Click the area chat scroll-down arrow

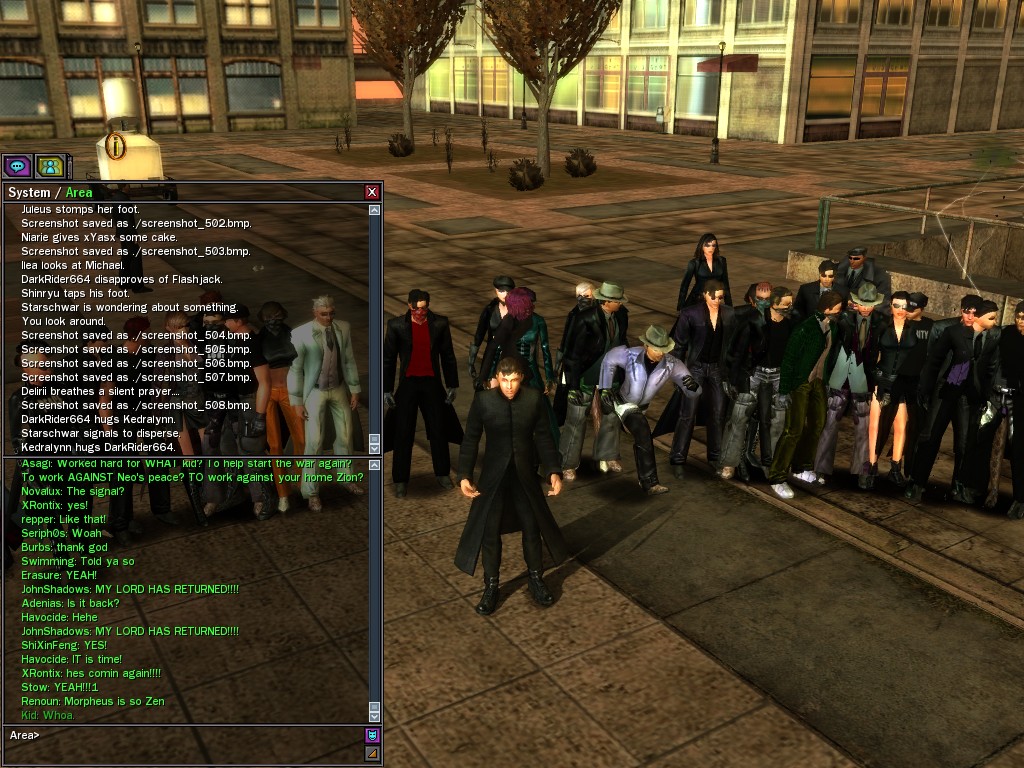tap(375, 716)
